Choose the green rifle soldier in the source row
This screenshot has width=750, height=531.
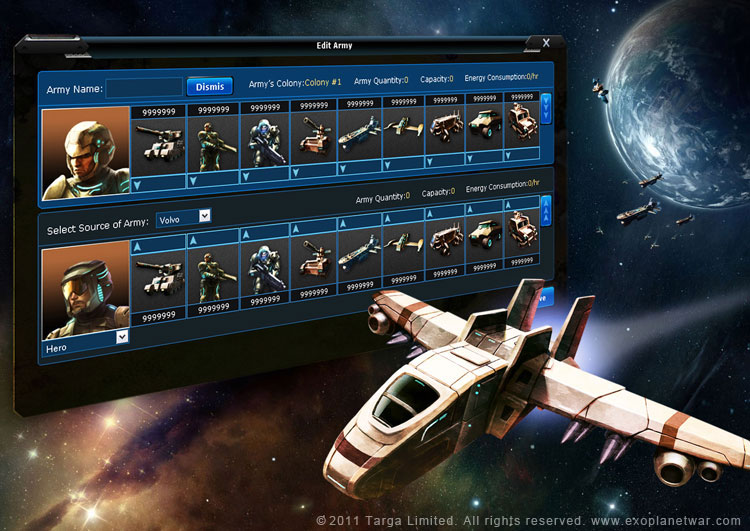click(213, 270)
